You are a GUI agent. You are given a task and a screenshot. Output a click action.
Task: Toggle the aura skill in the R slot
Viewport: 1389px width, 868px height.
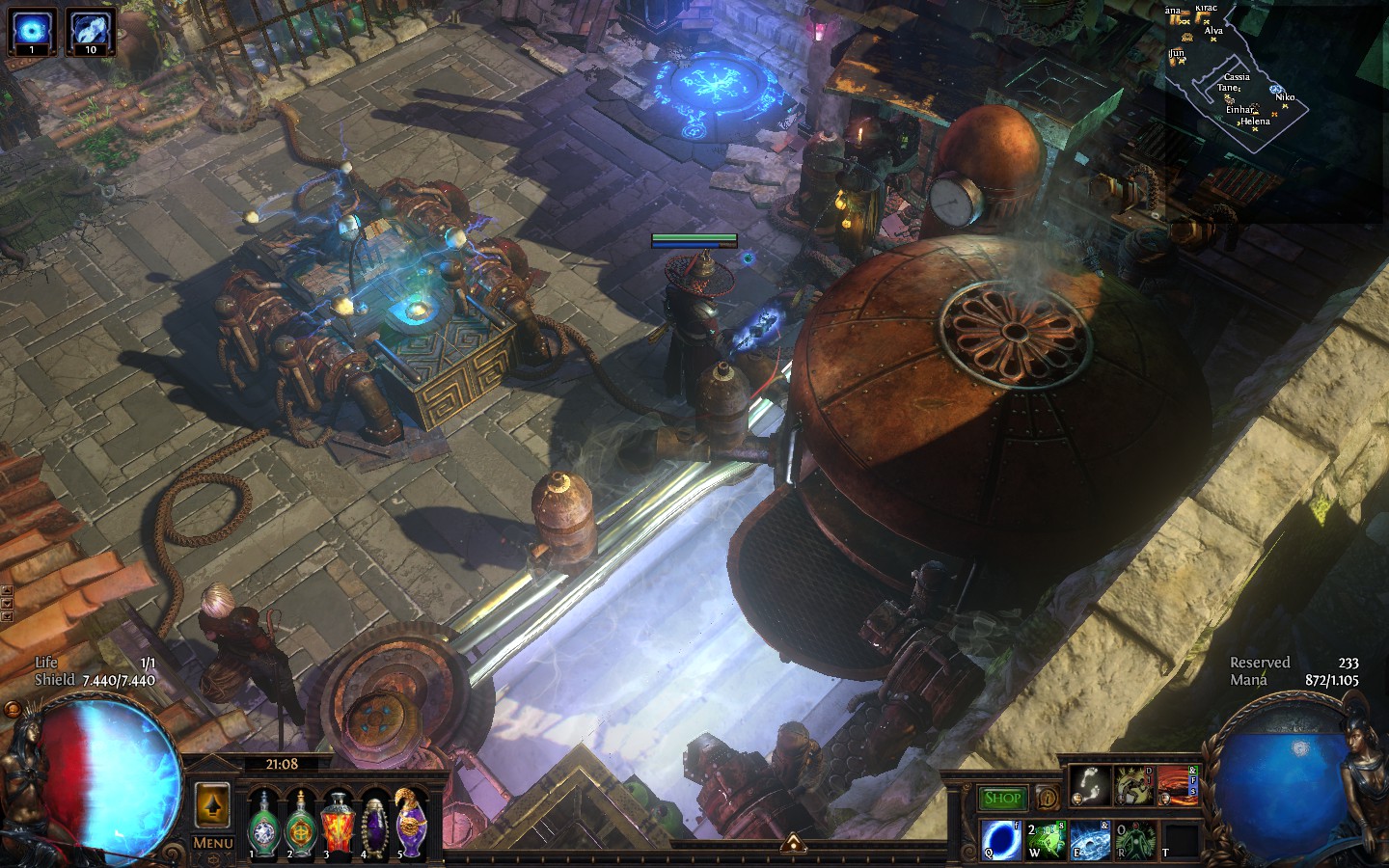(1133, 839)
